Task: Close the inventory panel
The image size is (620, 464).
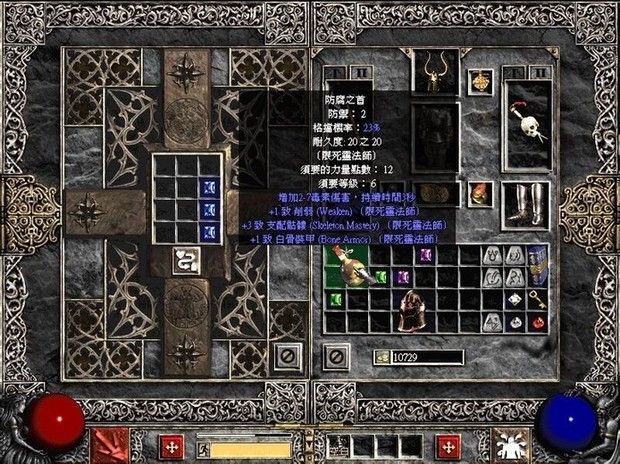Action: [x=338, y=354]
